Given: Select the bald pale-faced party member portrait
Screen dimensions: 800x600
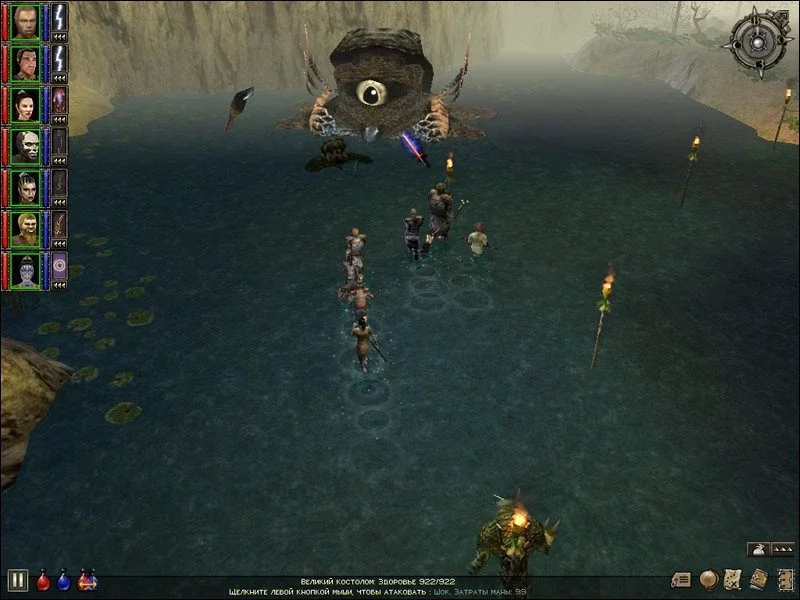Looking at the screenshot, I should (x=25, y=145).
